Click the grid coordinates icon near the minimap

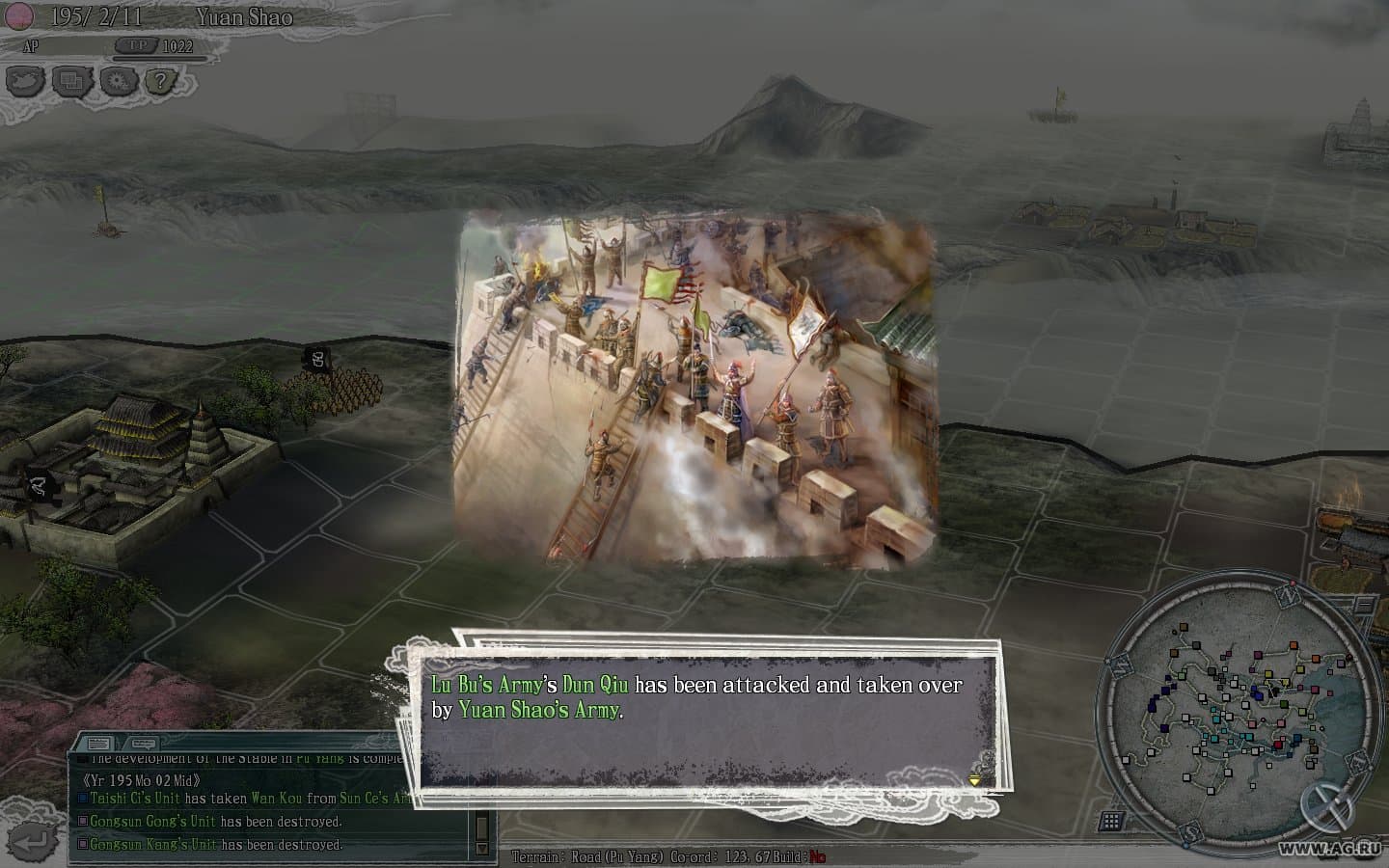(1109, 820)
